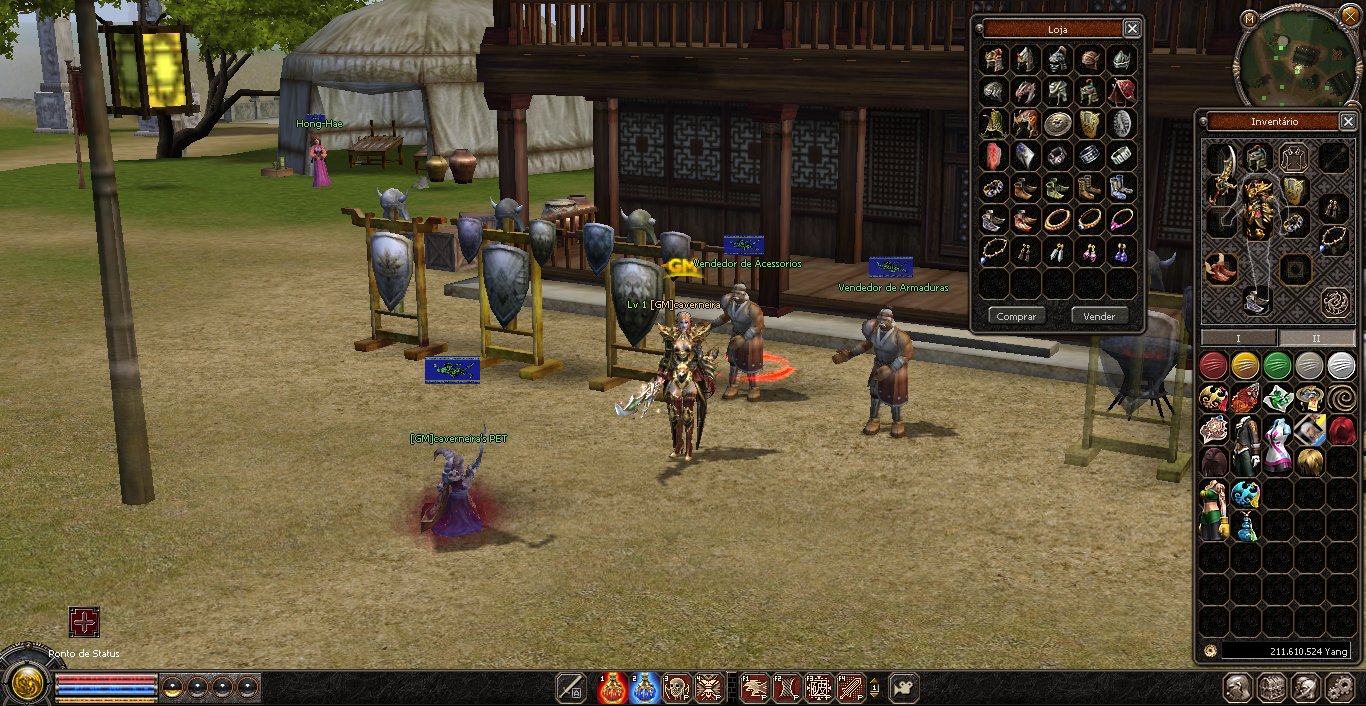This screenshot has height=706, width=1366.
Task: Open the Ponto de Status red cross button
Action: (x=84, y=622)
